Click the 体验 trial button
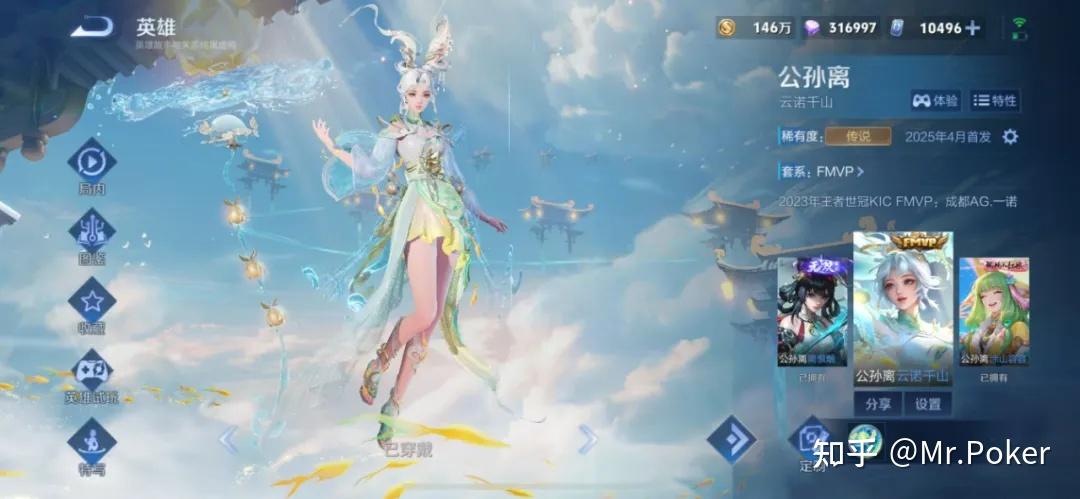This screenshot has height=499, width=1080. click(x=935, y=100)
